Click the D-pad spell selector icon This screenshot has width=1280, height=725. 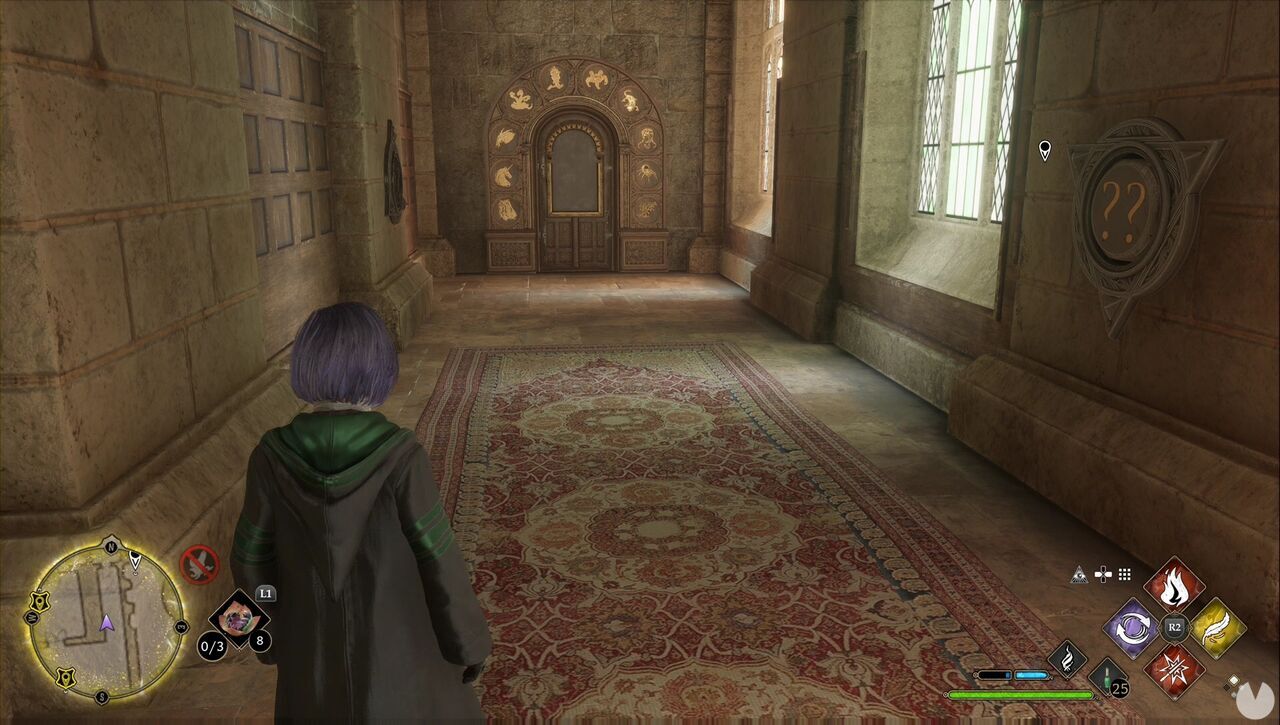coord(1102,573)
